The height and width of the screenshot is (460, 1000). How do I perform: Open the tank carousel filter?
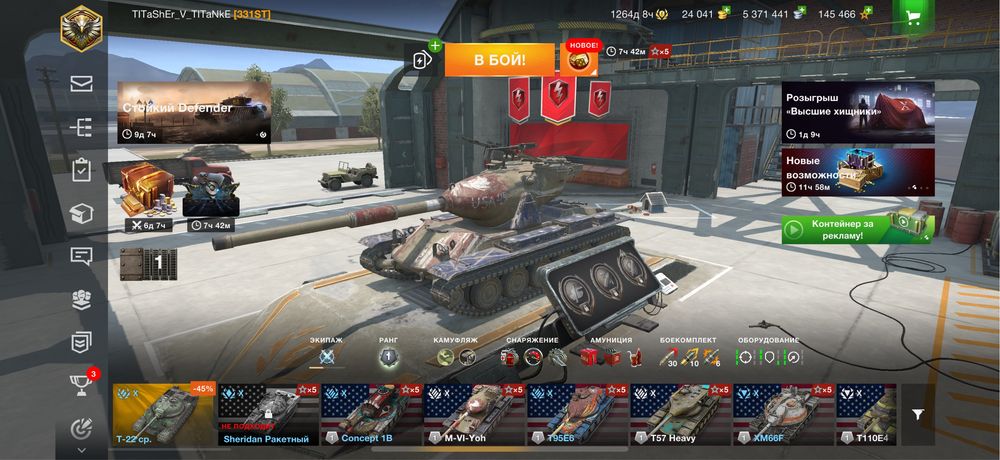[918, 414]
